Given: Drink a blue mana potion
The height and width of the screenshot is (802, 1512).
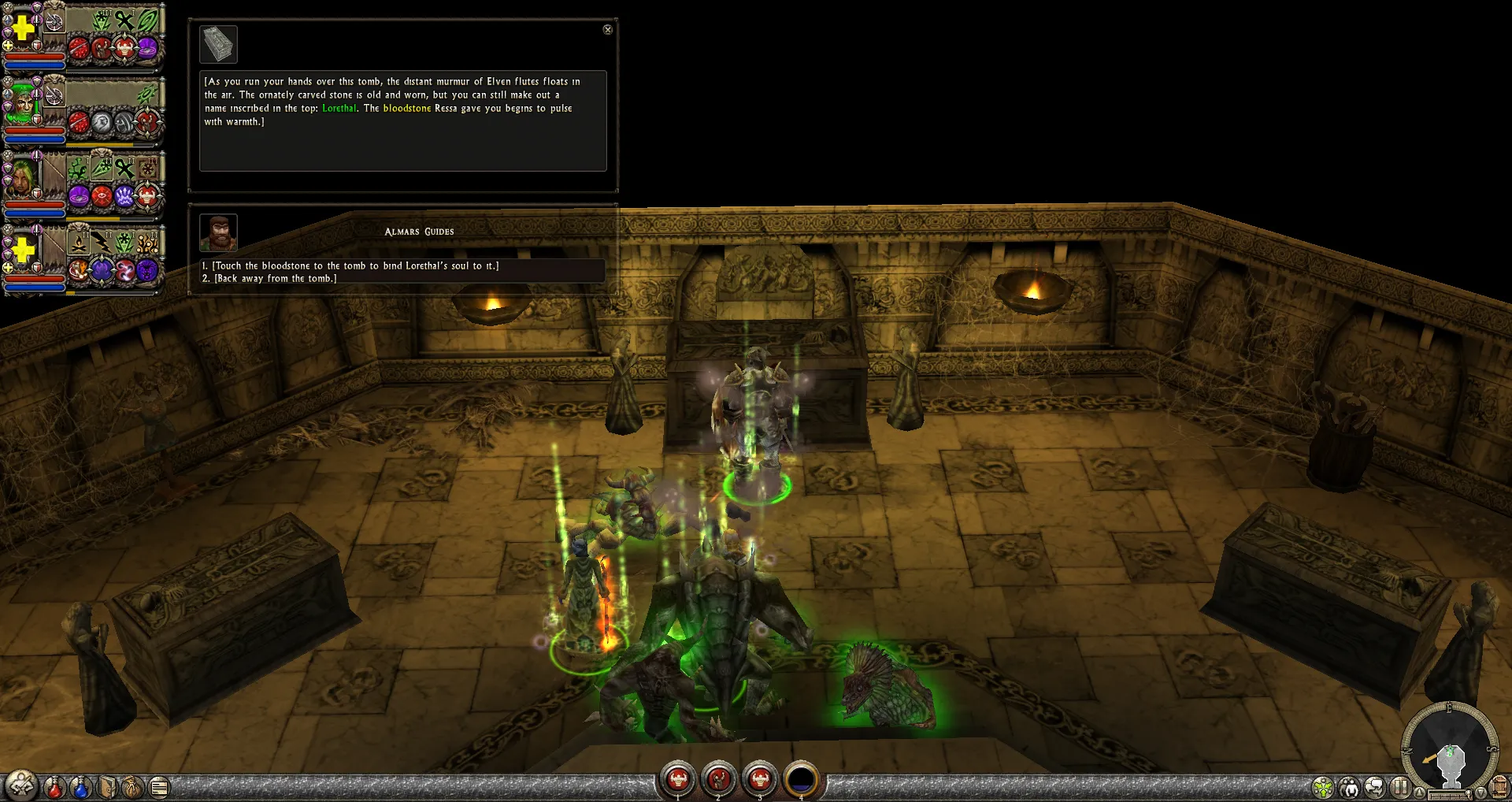Looking at the screenshot, I should [80, 786].
